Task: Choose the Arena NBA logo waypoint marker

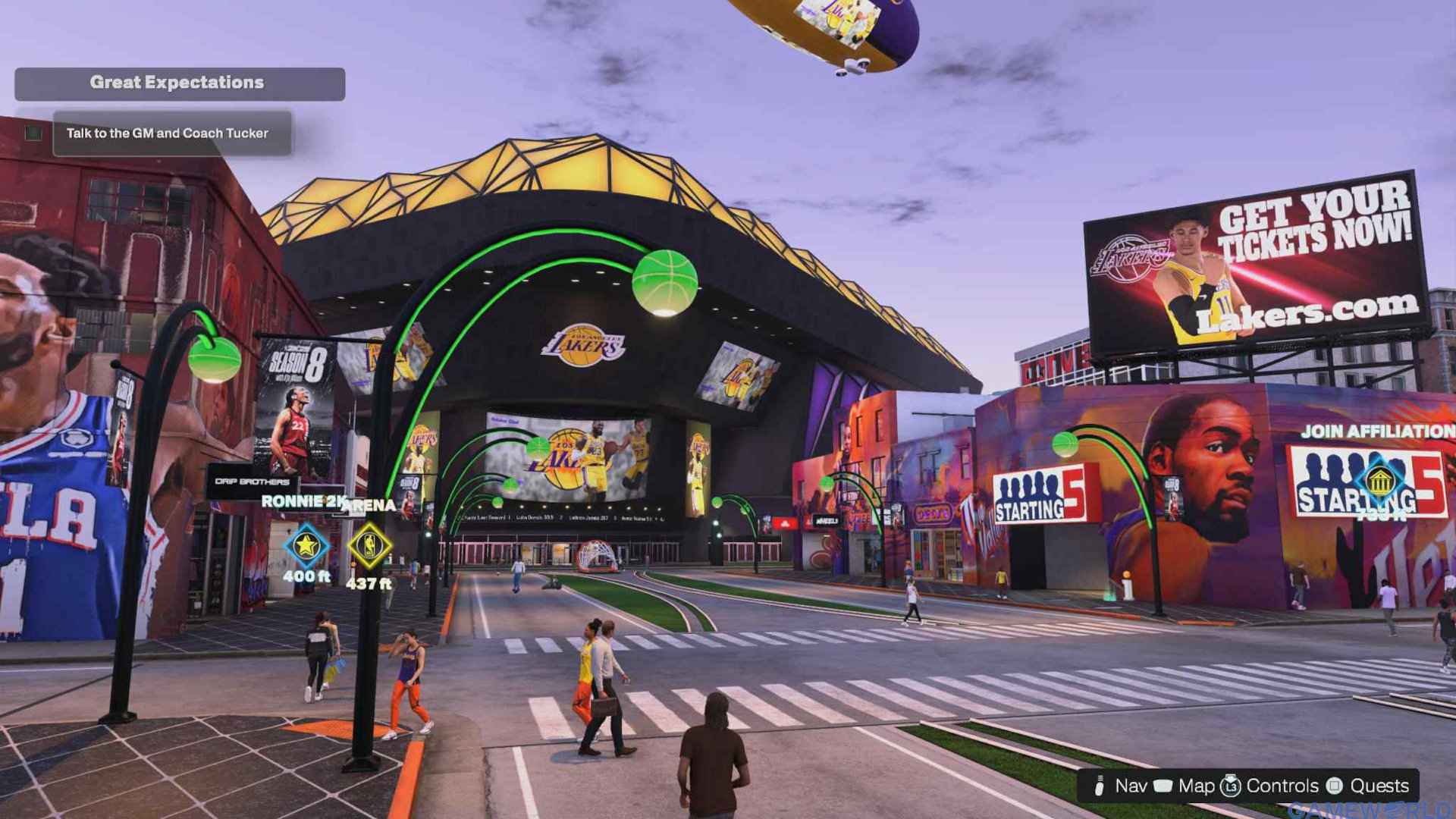Action: pyautogui.click(x=369, y=545)
